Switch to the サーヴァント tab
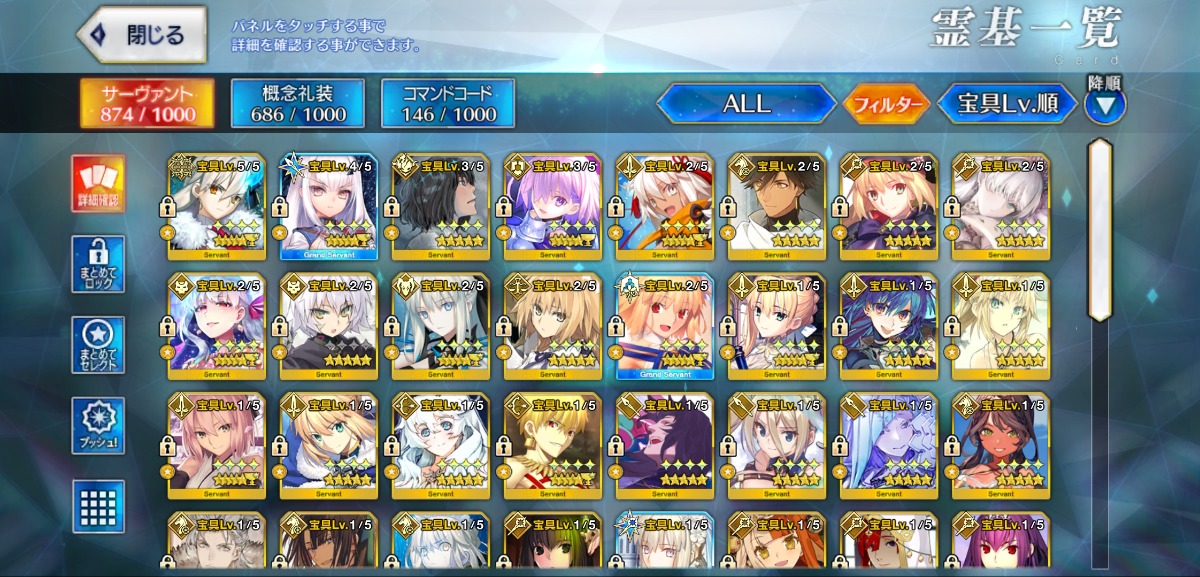1200x577 pixels. click(x=146, y=103)
